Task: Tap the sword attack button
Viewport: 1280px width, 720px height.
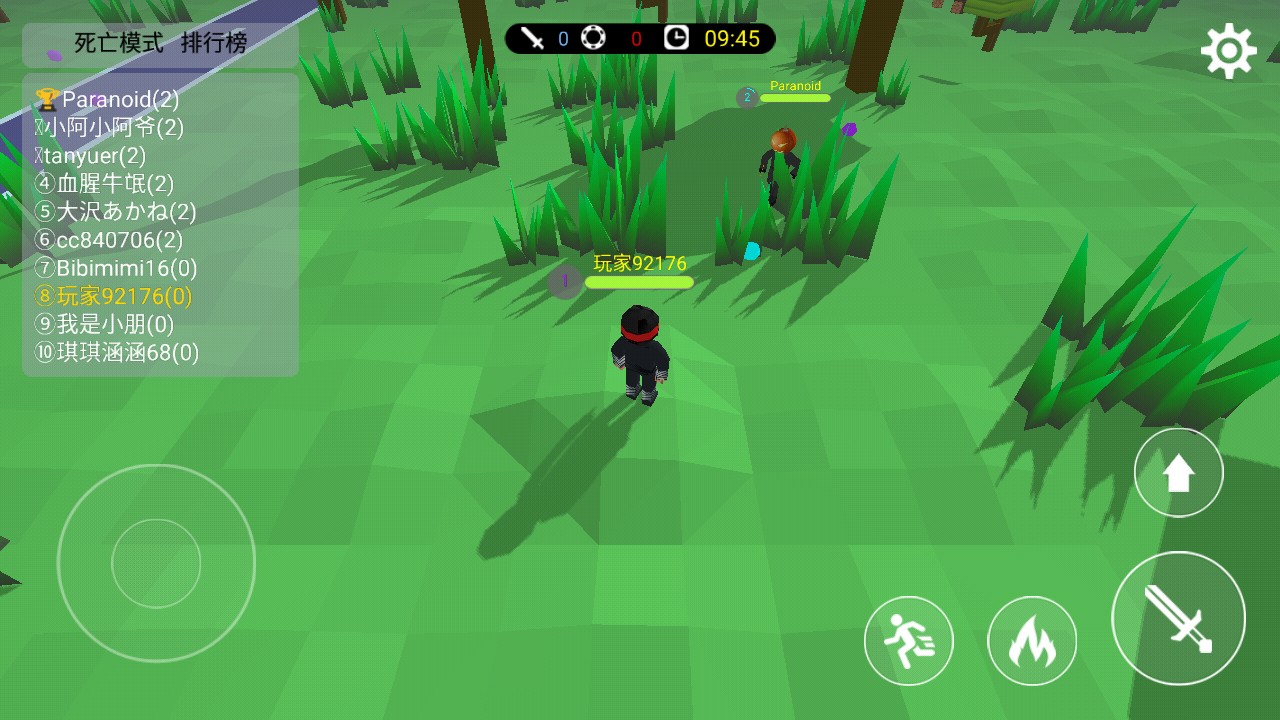Action: point(1178,618)
